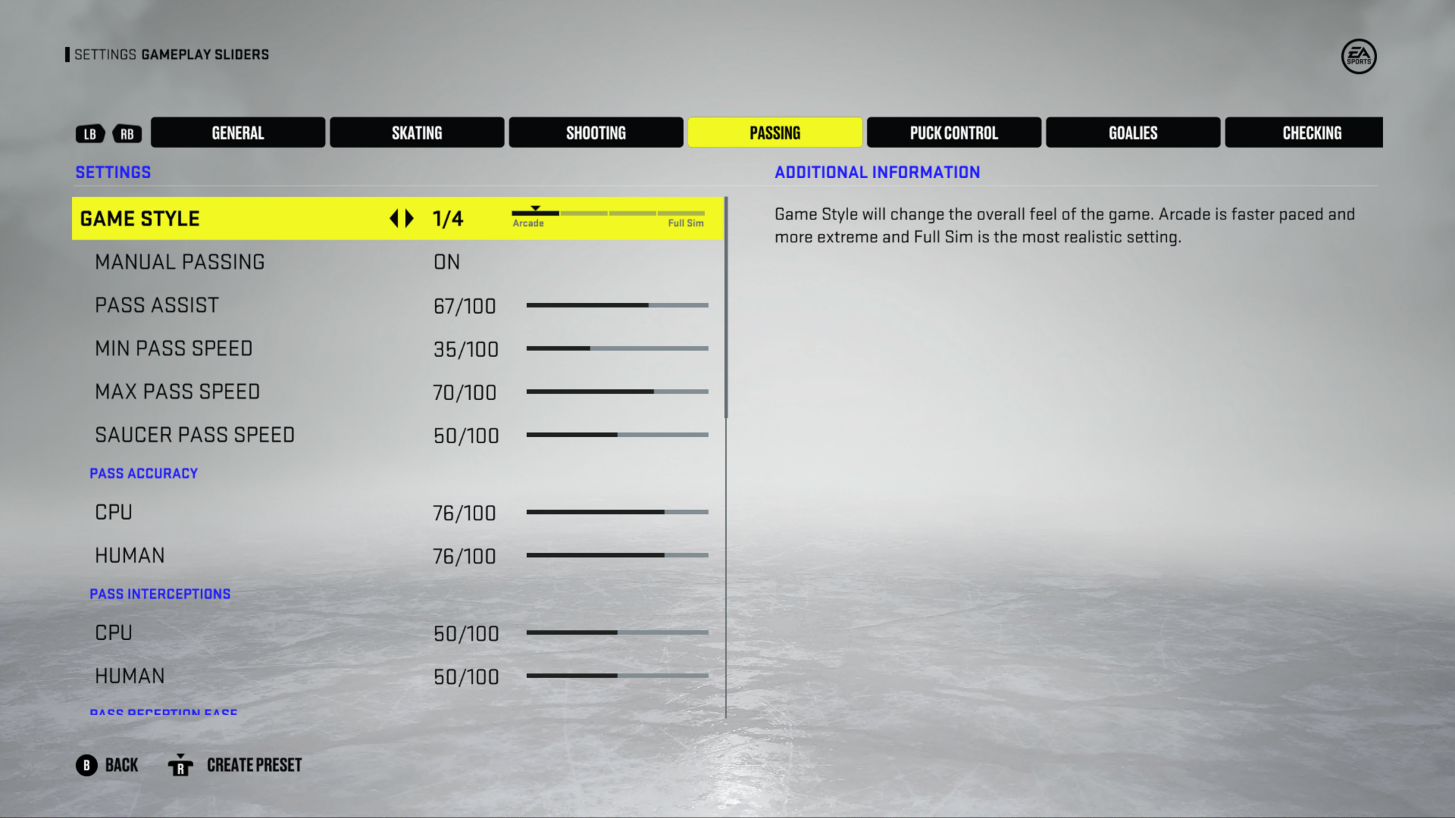The image size is (1455, 818).
Task: Switch to the Goalies tab
Action: pyautogui.click(x=1132, y=132)
